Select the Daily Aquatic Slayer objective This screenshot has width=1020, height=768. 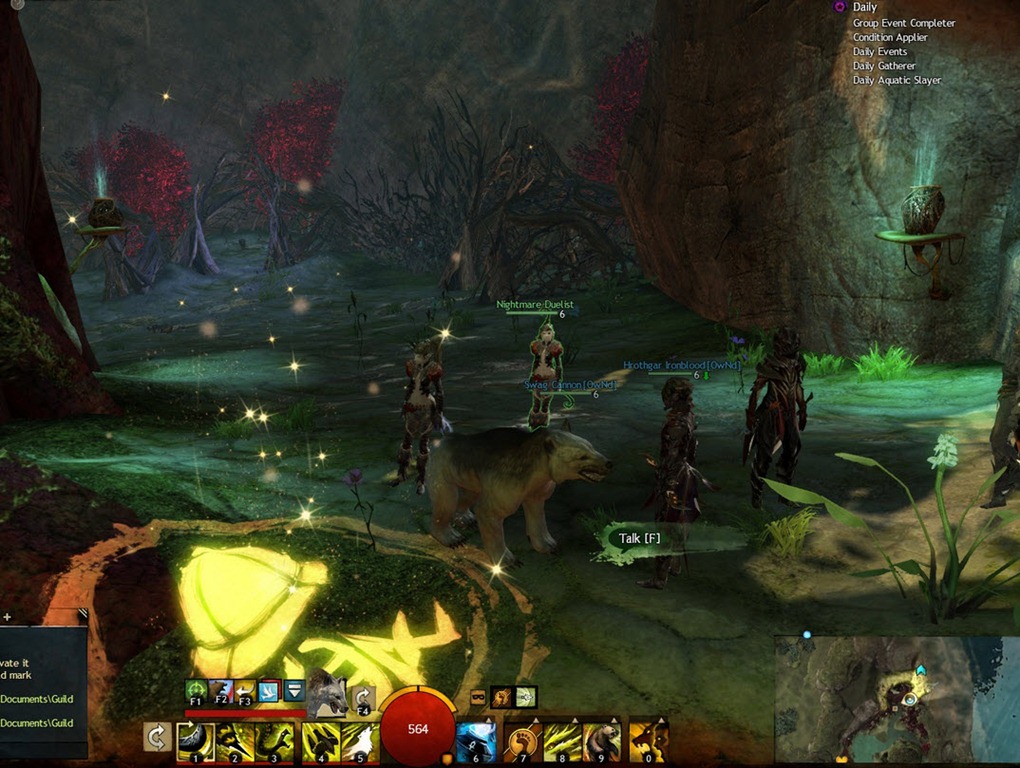click(x=896, y=80)
